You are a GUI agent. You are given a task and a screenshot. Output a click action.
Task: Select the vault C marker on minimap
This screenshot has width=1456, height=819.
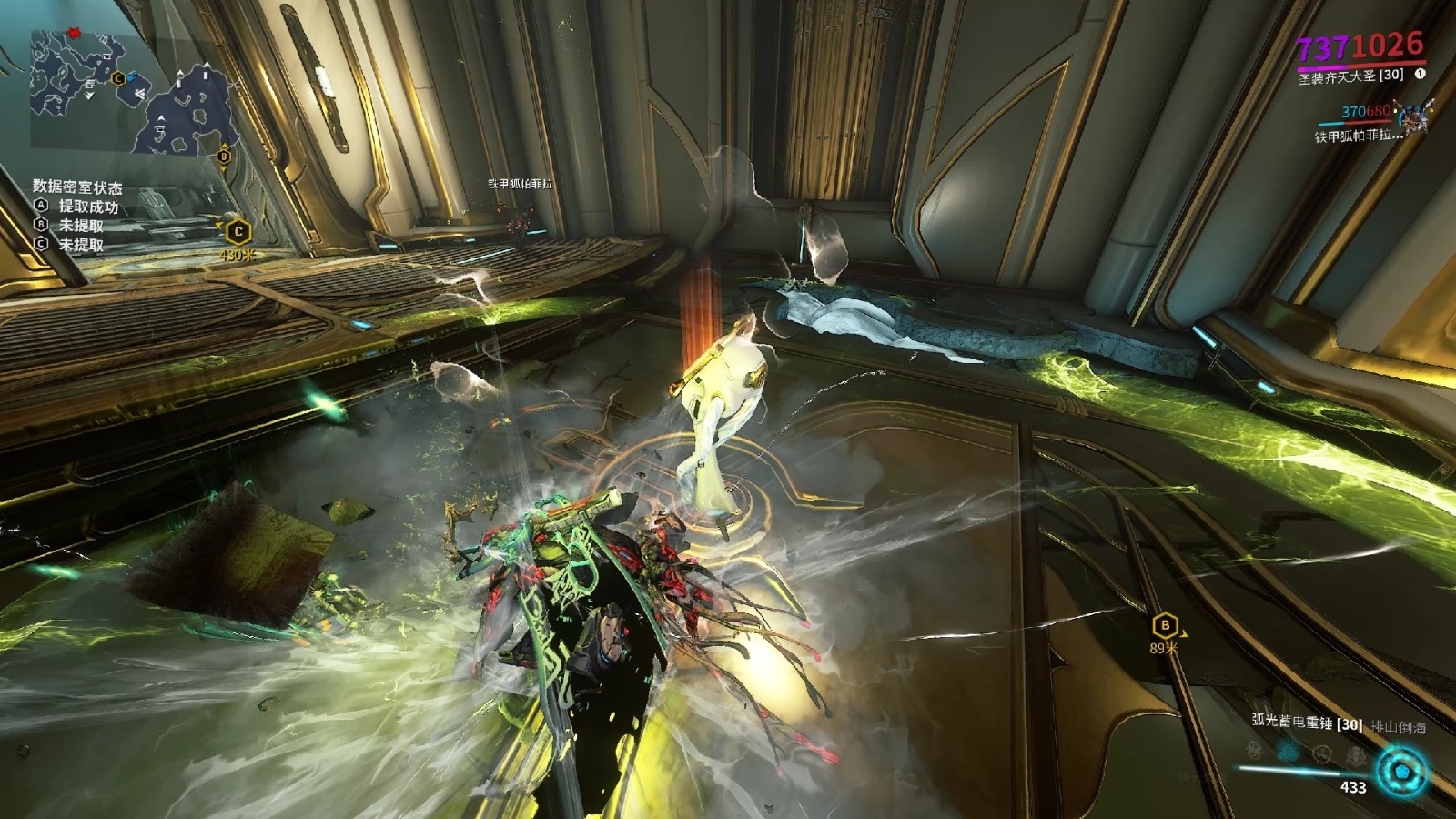click(117, 78)
